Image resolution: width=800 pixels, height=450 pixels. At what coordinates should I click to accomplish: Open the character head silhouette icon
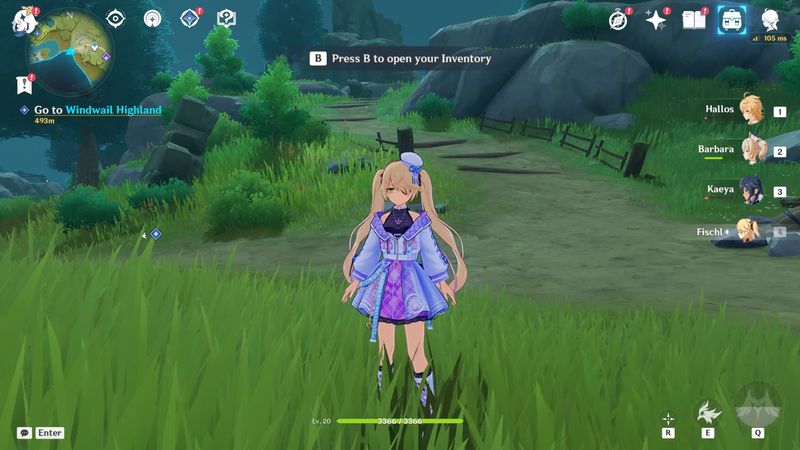coord(770,19)
